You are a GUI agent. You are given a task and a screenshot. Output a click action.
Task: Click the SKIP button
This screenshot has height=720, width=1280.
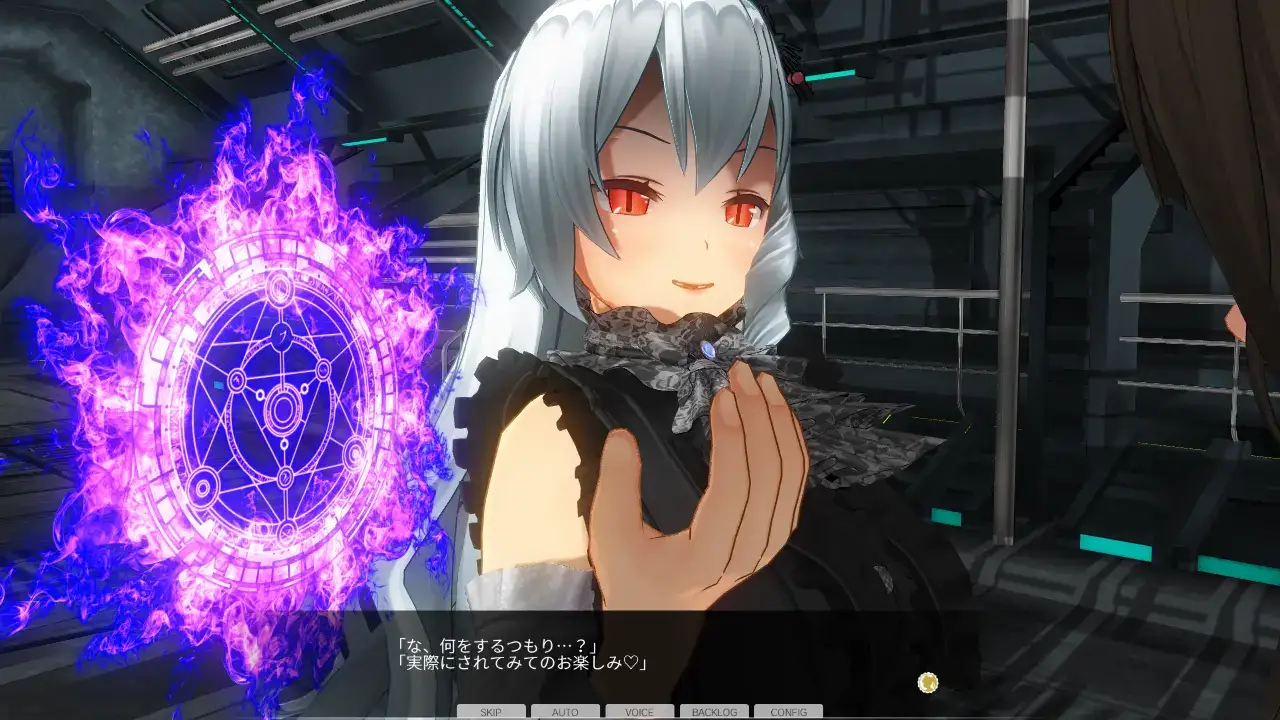coord(490,712)
